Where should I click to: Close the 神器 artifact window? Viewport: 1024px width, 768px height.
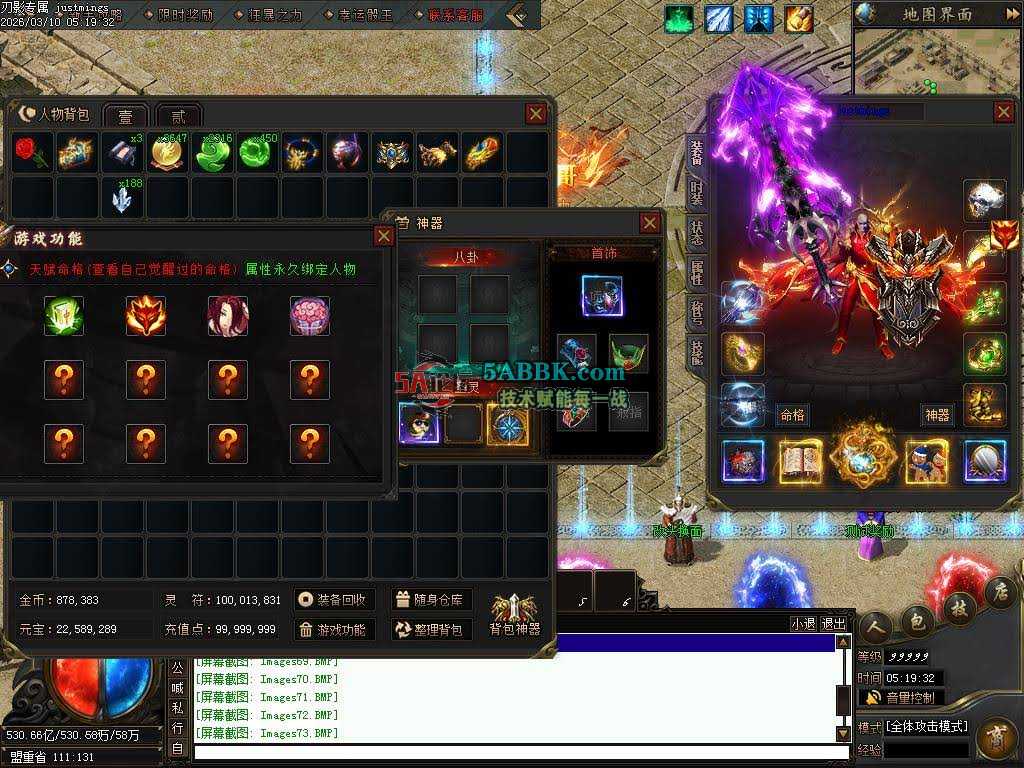pos(650,222)
